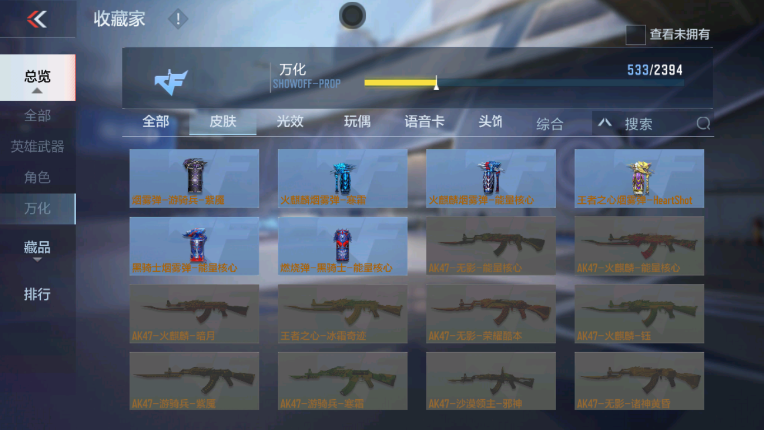Select 英雄武器 in the sidebar
Image resolution: width=764 pixels, height=430 pixels.
pos(37,146)
